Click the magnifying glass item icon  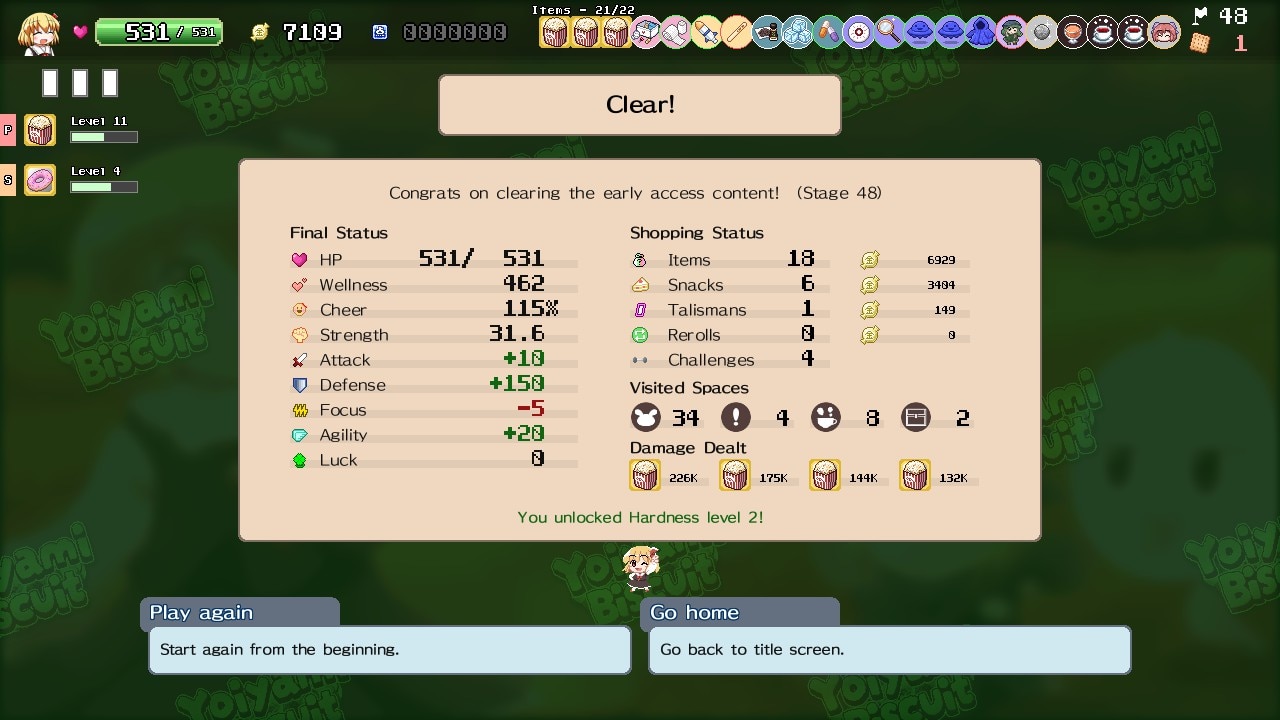click(889, 33)
